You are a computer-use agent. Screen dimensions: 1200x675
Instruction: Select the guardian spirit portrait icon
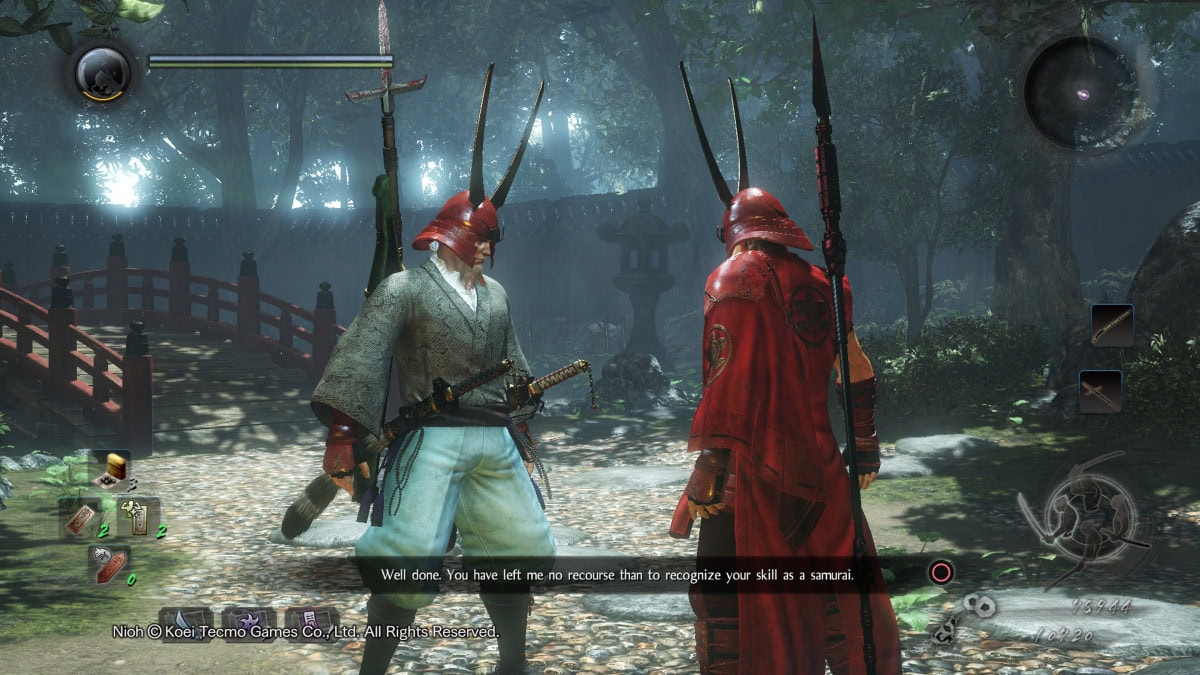(x=104, y=71)
